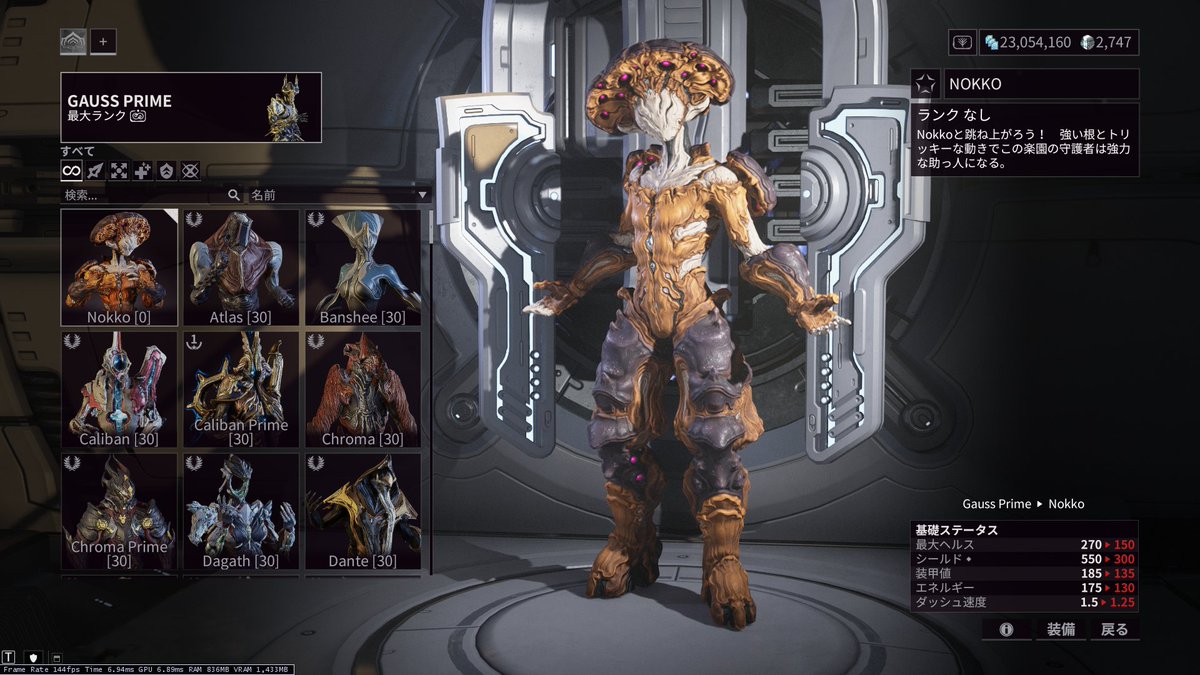Switch to the four-arrows filter icon
The width and height of the screenshot is (1200, 675).
[119, 171]
